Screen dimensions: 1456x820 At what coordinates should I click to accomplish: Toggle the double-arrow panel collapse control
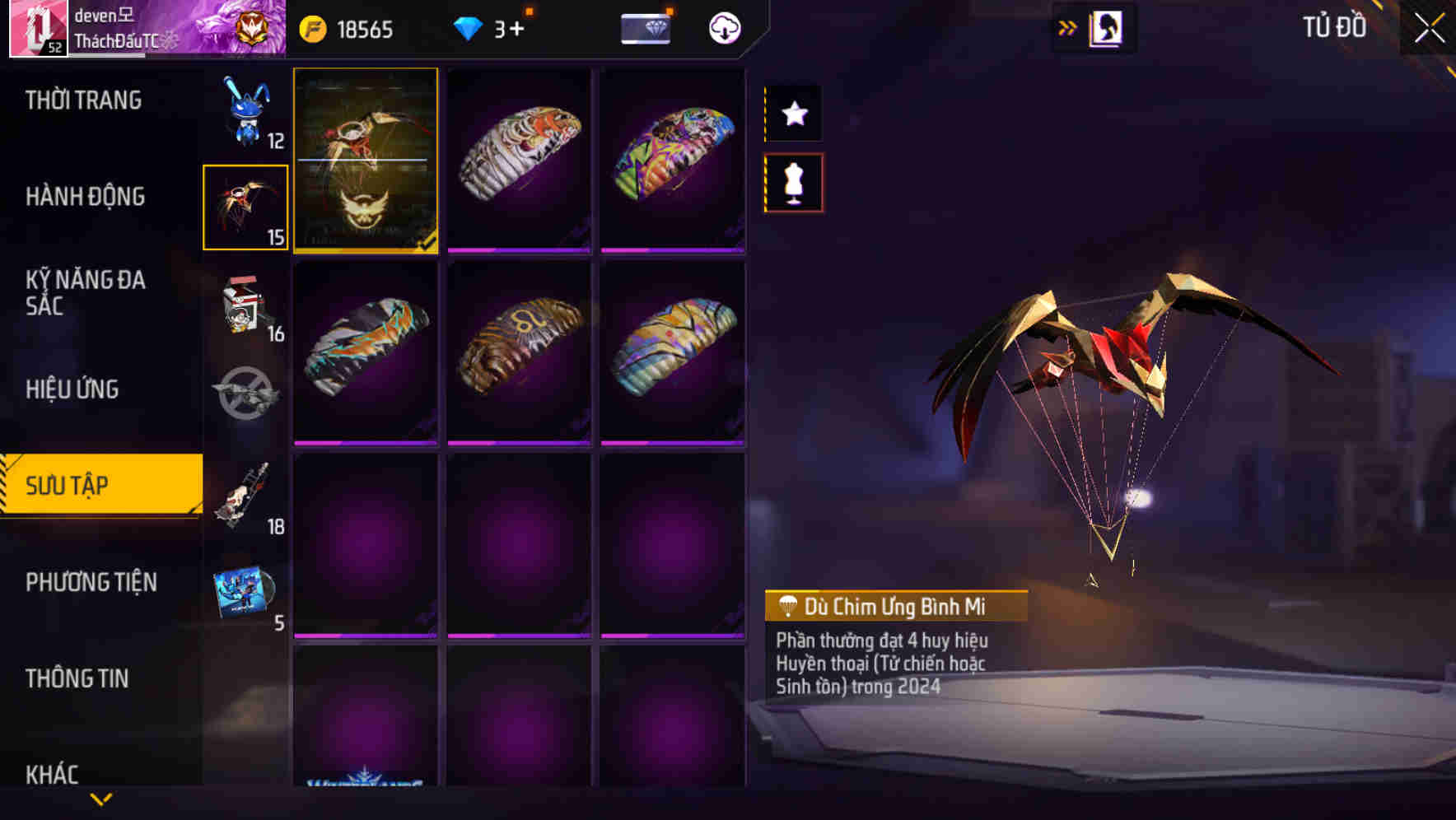[1067, 26]
